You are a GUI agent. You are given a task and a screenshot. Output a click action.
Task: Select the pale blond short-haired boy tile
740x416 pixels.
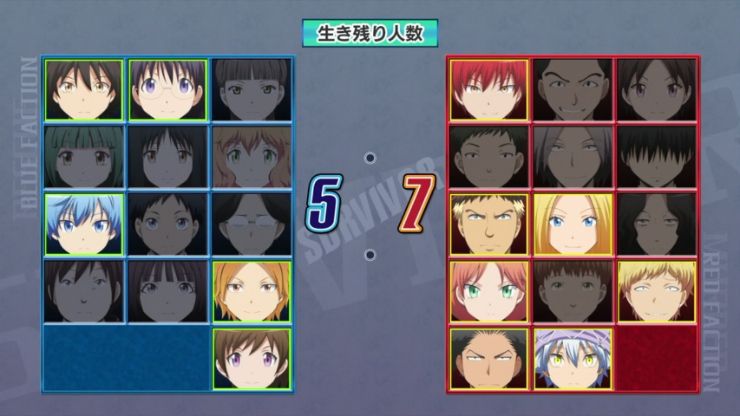tap(656, 291)
